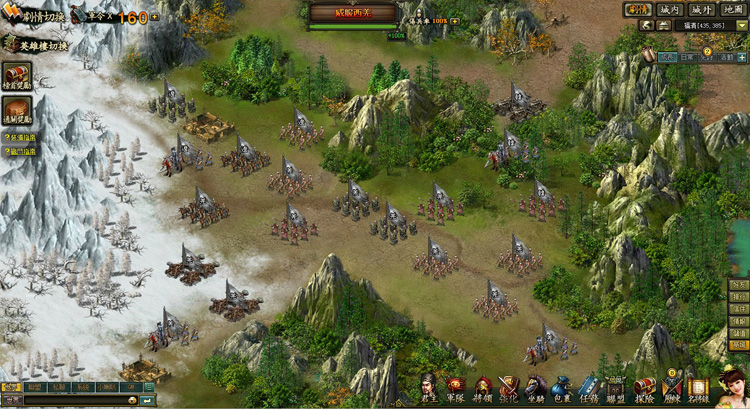This screenshot has width=750, height=409.
Task: Open the 將領 generals menu
Action: click(x=483, y=388)
